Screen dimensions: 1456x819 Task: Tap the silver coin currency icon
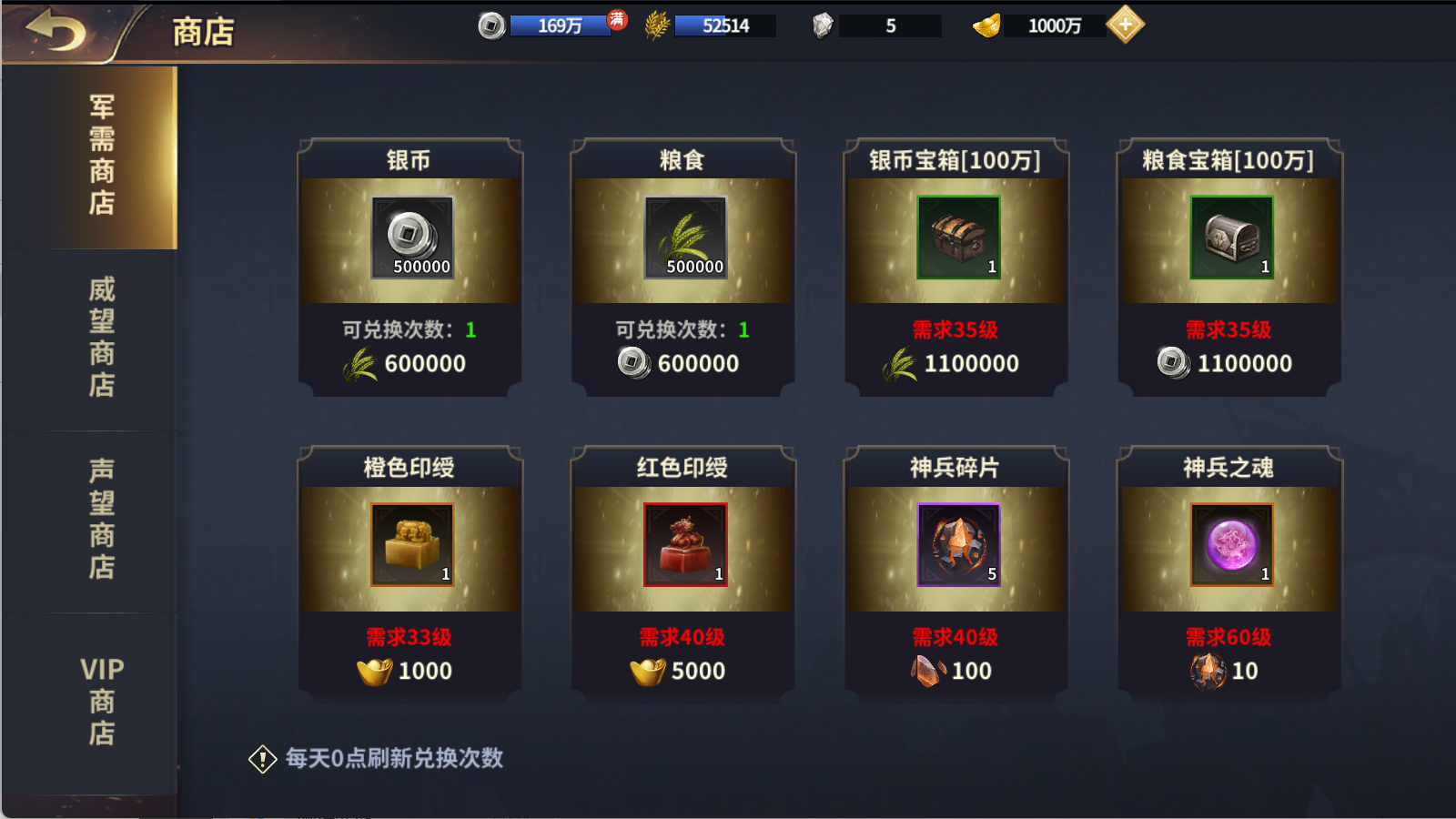[491, 25]
